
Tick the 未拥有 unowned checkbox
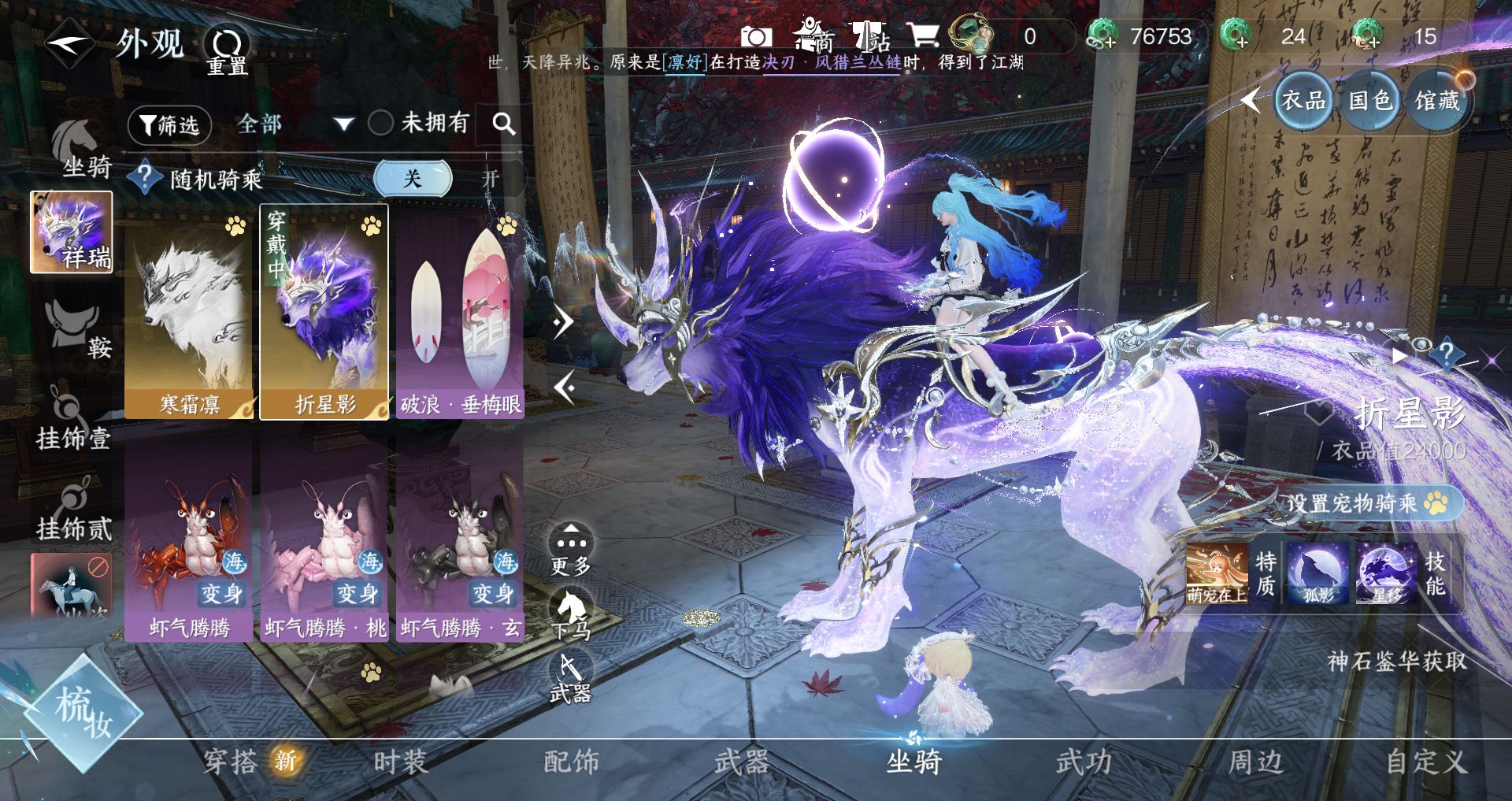coord(381,123)
